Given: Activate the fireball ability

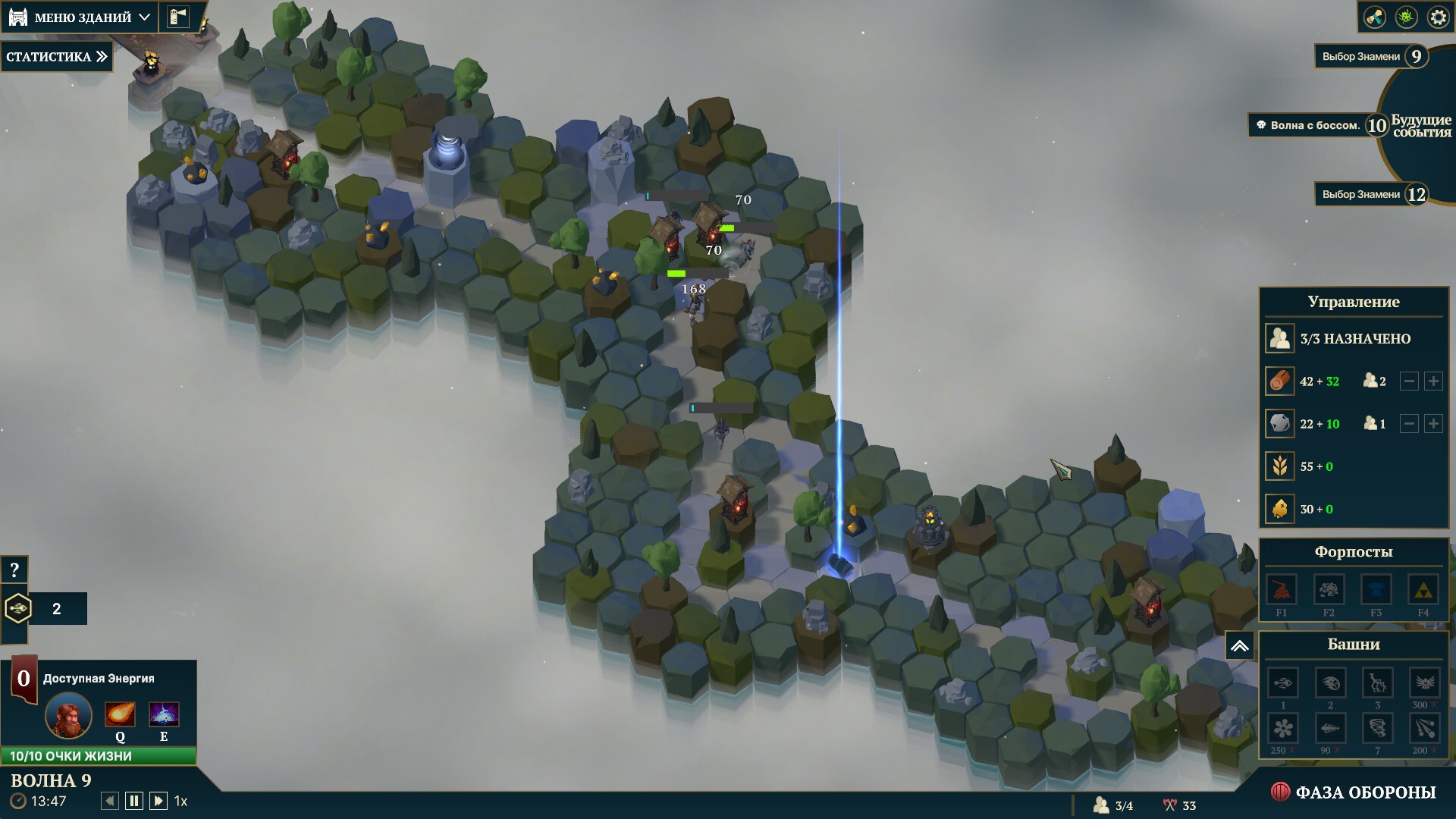Looking at the screenshot, I should [120, 714].
